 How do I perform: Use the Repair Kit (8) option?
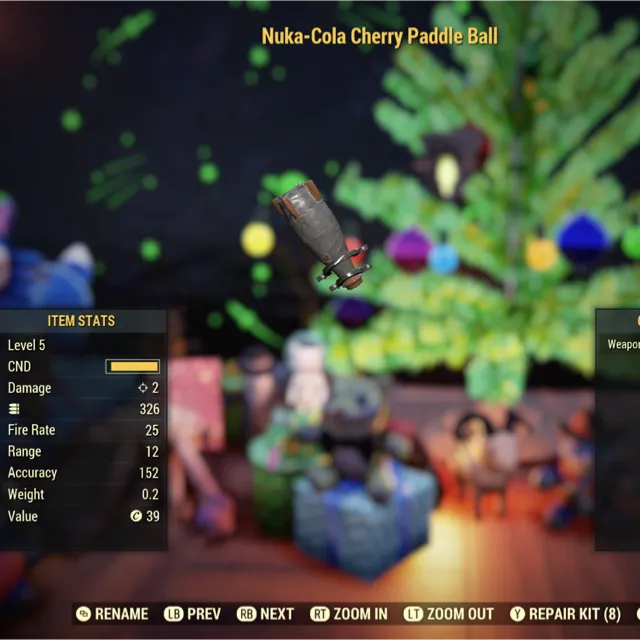(566, 614)
